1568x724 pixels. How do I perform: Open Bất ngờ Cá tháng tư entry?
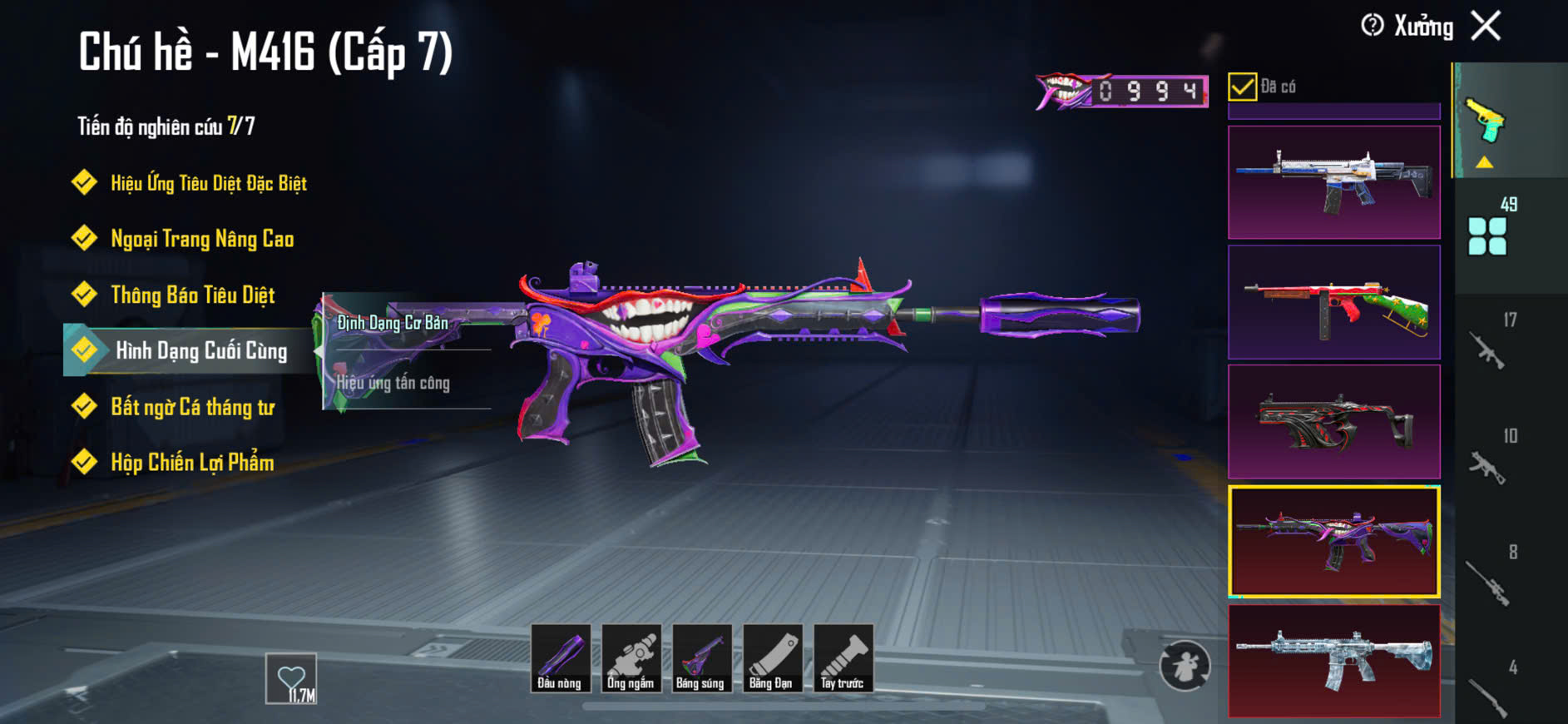tap(192, 407)
